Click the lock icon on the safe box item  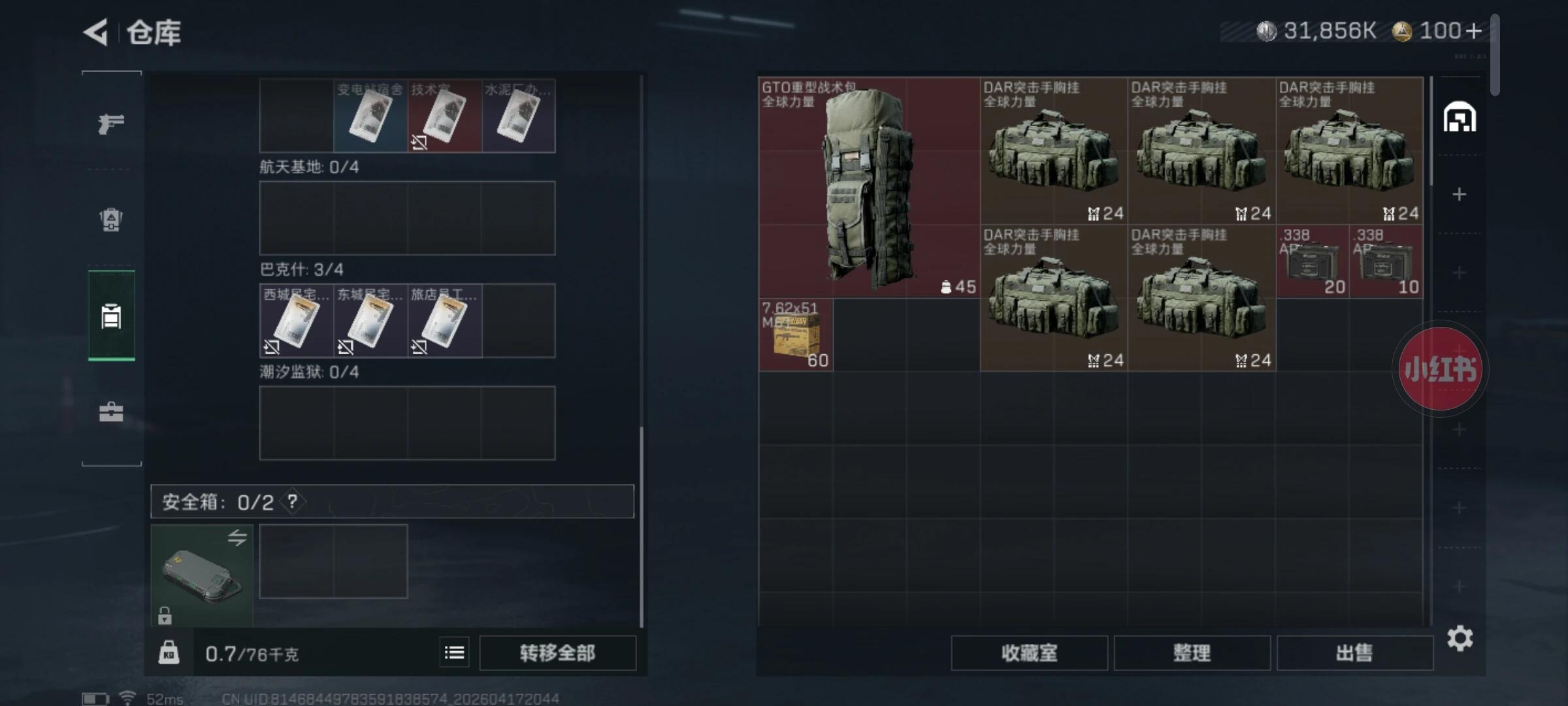(x=165, y=615)
